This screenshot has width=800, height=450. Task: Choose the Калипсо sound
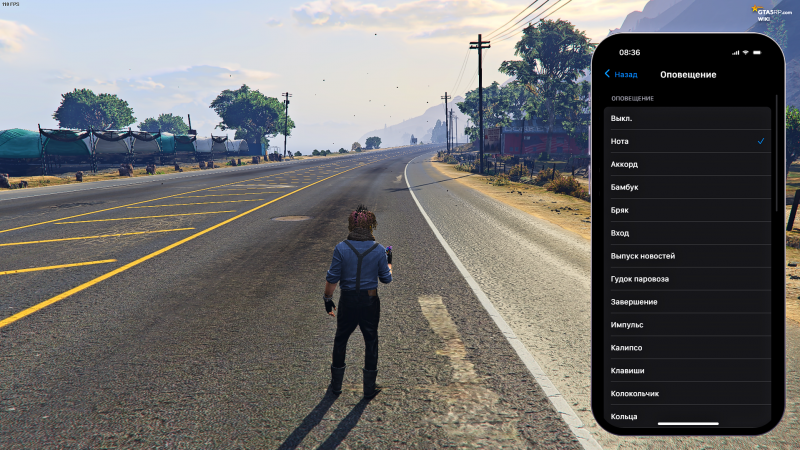[x=690, y=348]
